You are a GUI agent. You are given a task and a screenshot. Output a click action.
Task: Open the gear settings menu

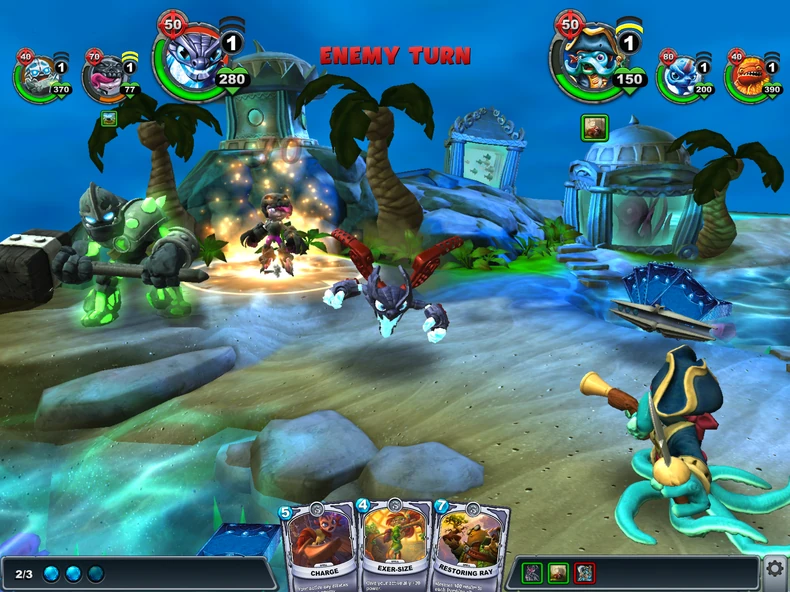pos(775,569)
